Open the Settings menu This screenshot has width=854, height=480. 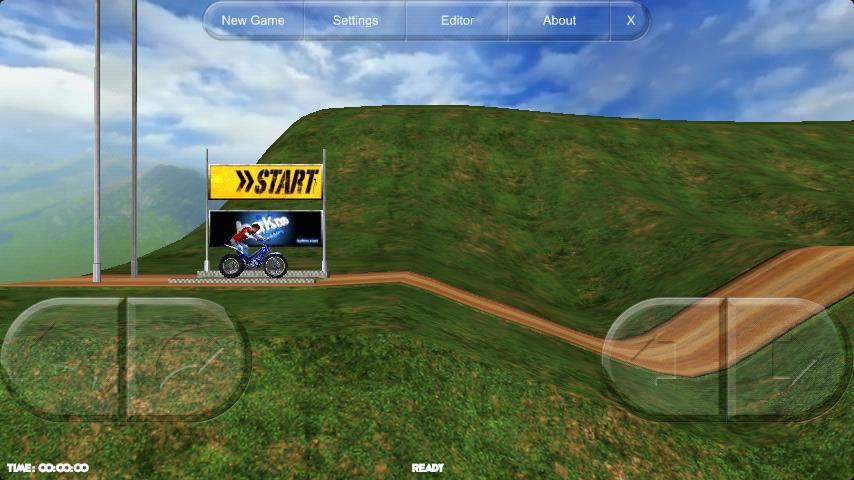click(355, 20)
